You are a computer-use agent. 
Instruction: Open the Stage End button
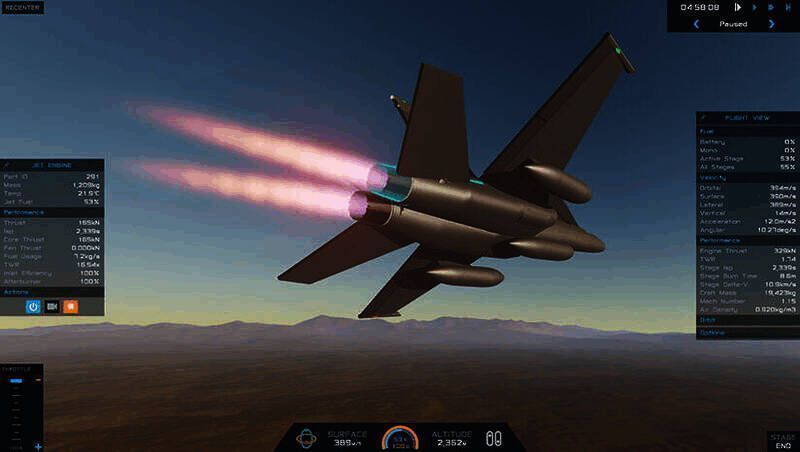point(782,442)
